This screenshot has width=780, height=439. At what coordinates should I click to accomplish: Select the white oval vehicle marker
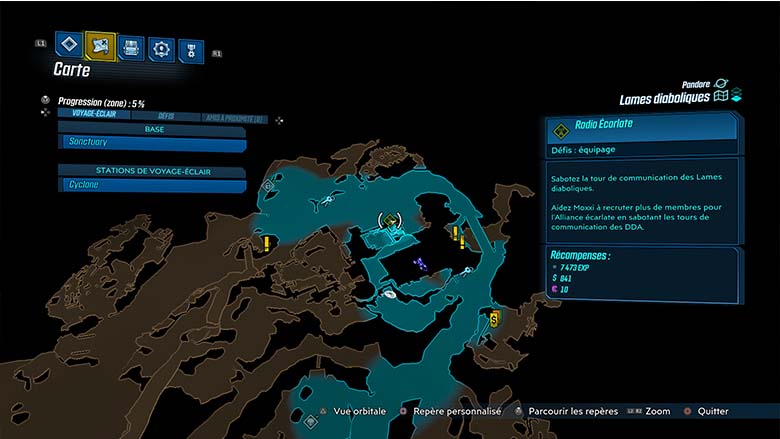pyautogui.click(x=388, y=295)
